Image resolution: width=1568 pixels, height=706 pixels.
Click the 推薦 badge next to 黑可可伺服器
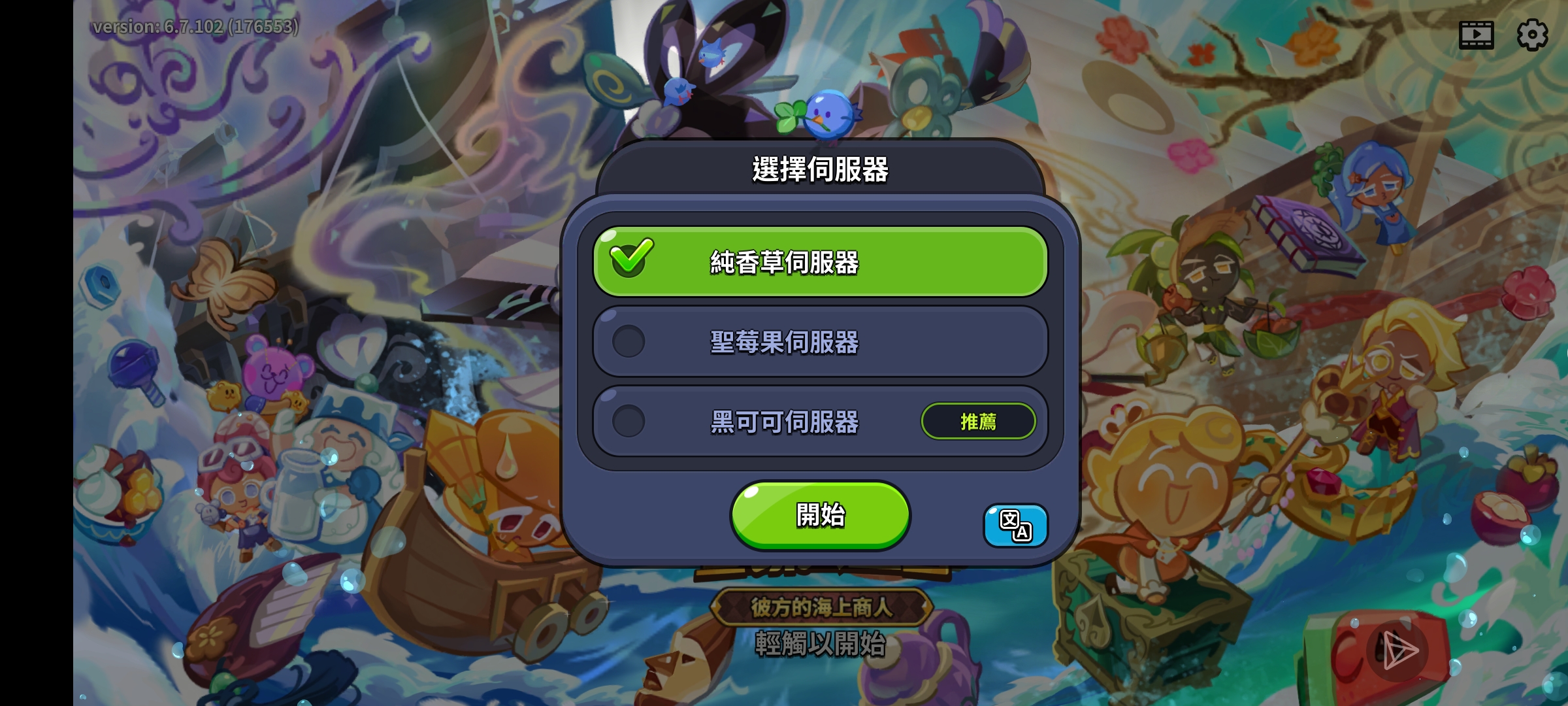point(978,422)
